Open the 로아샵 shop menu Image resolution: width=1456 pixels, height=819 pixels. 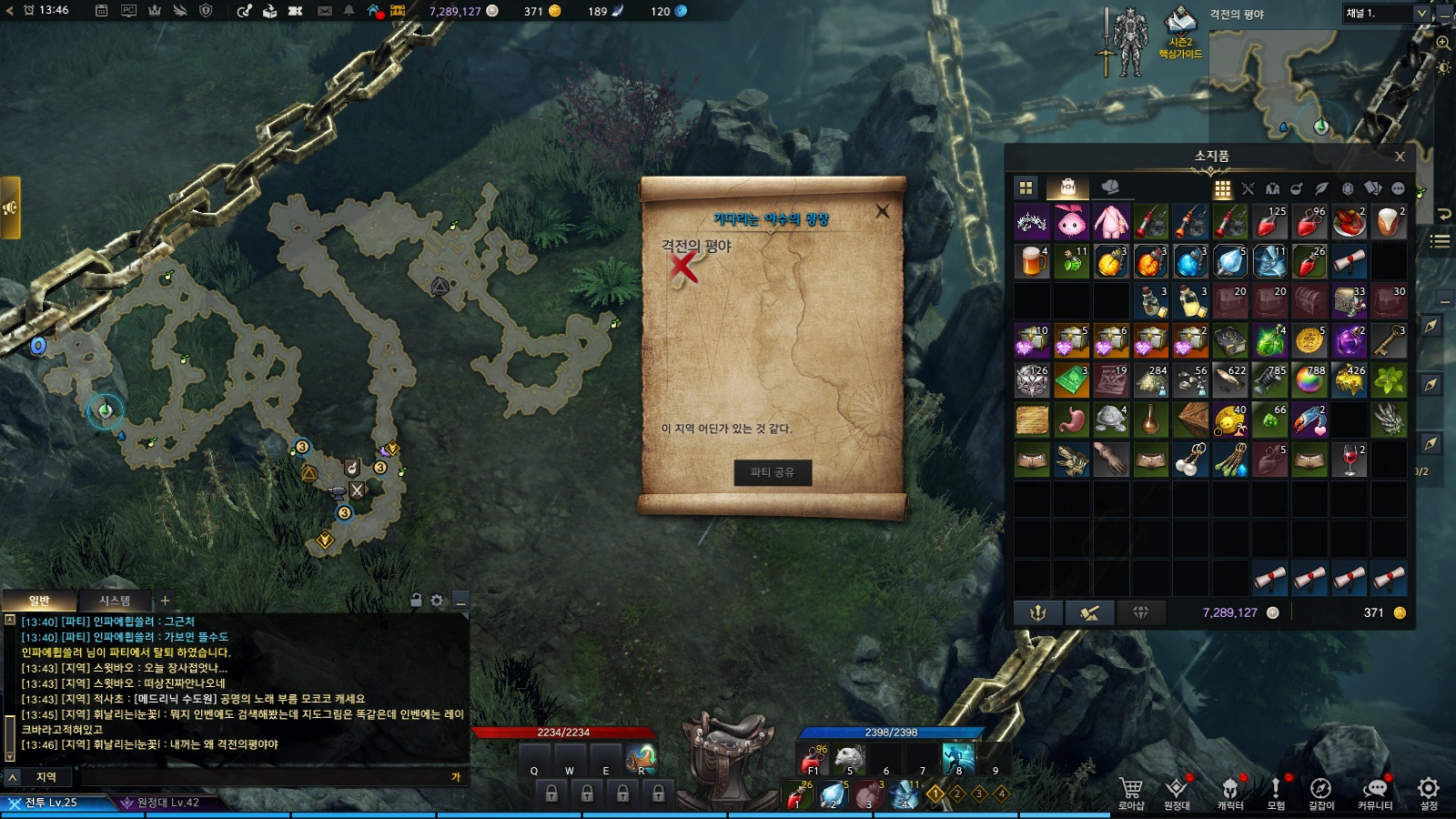pyautogui.click(x=1131, y=792)
